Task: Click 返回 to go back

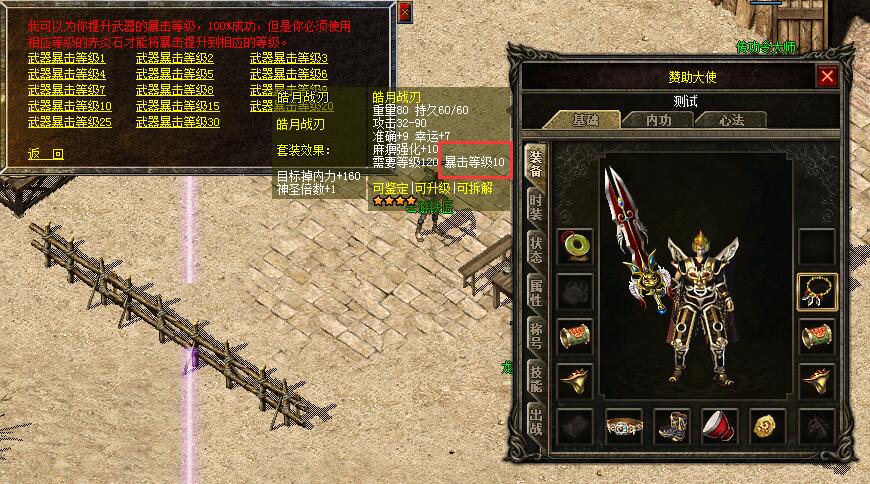Action: [x=46, y=154]
